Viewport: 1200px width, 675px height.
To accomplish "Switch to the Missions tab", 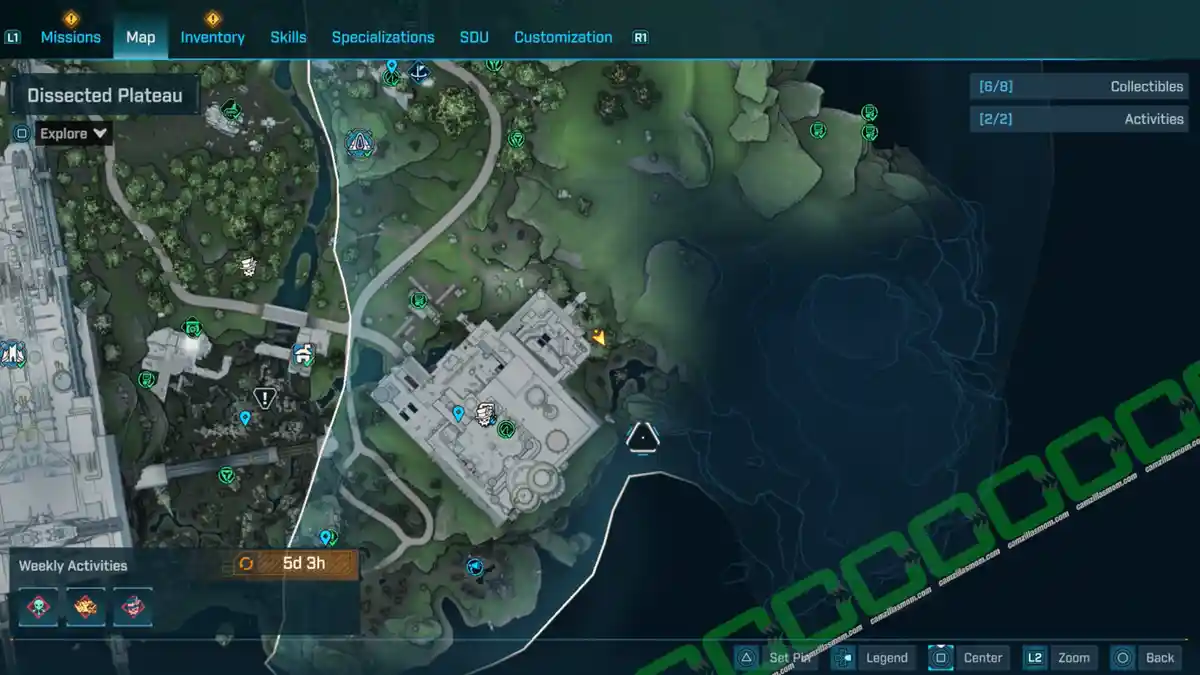I will click(x=70, y=37).
